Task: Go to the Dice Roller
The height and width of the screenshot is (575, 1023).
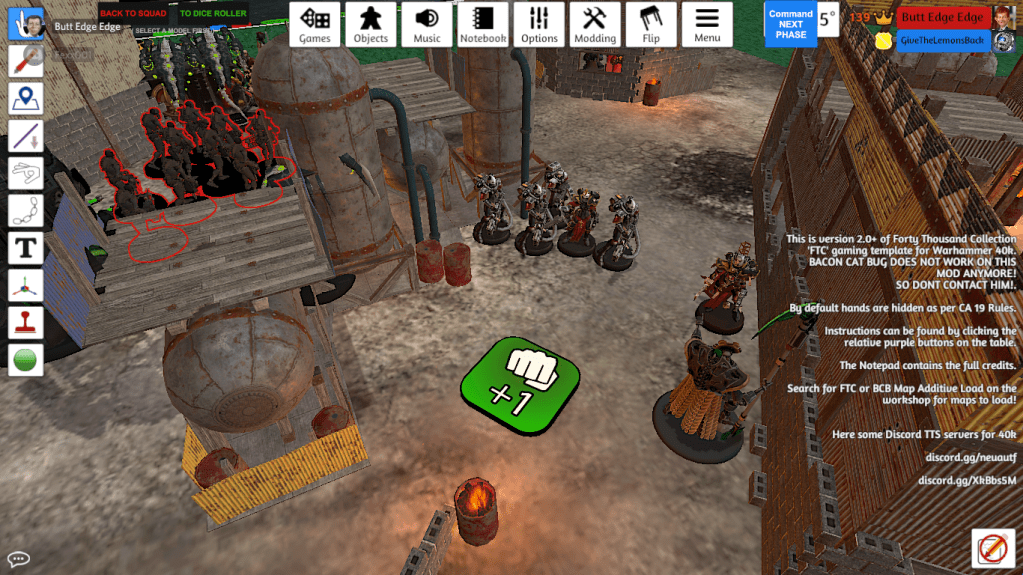Action: [x=212, y=14]
